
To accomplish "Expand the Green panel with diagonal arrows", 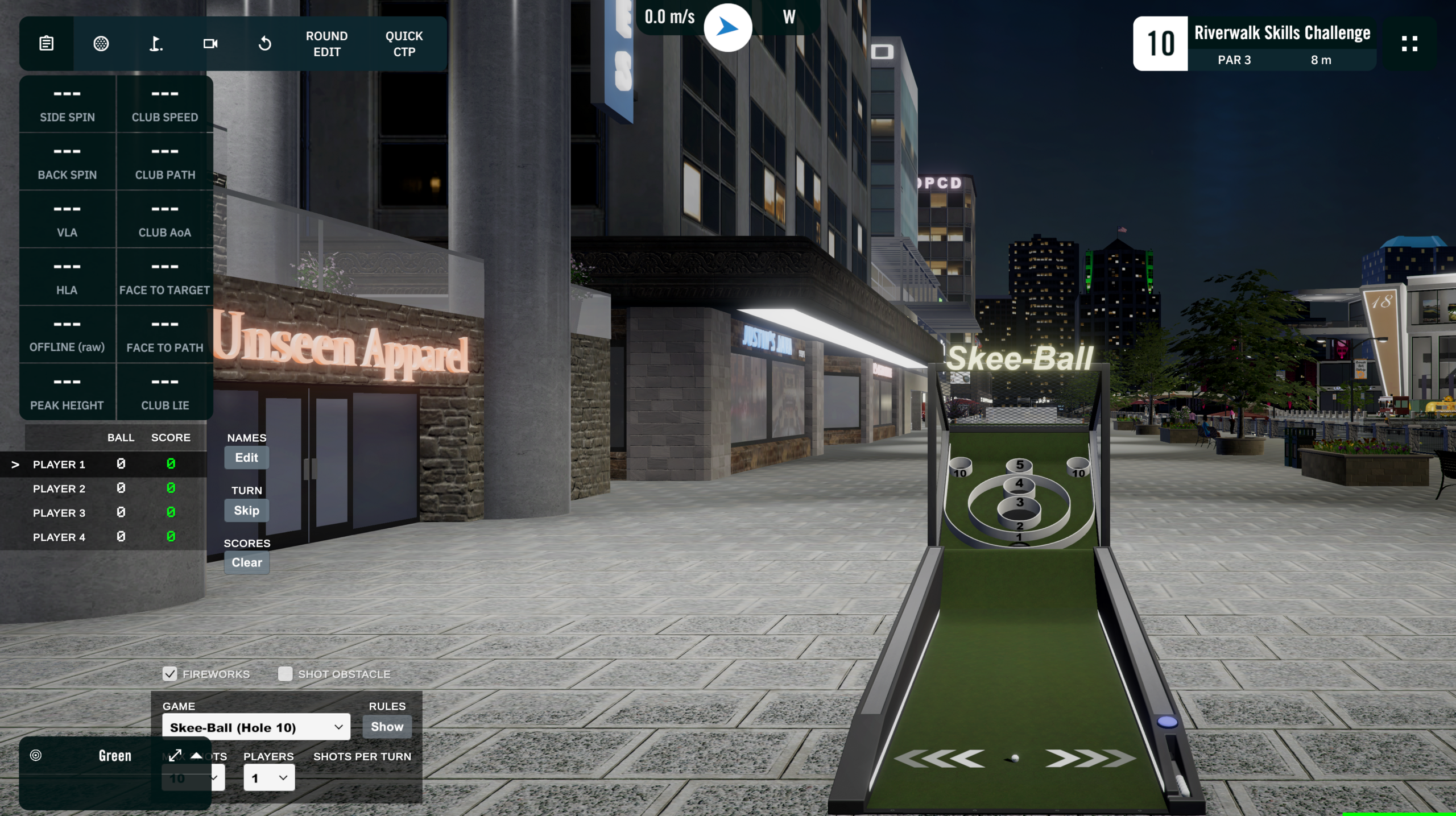I will [175, 755].
